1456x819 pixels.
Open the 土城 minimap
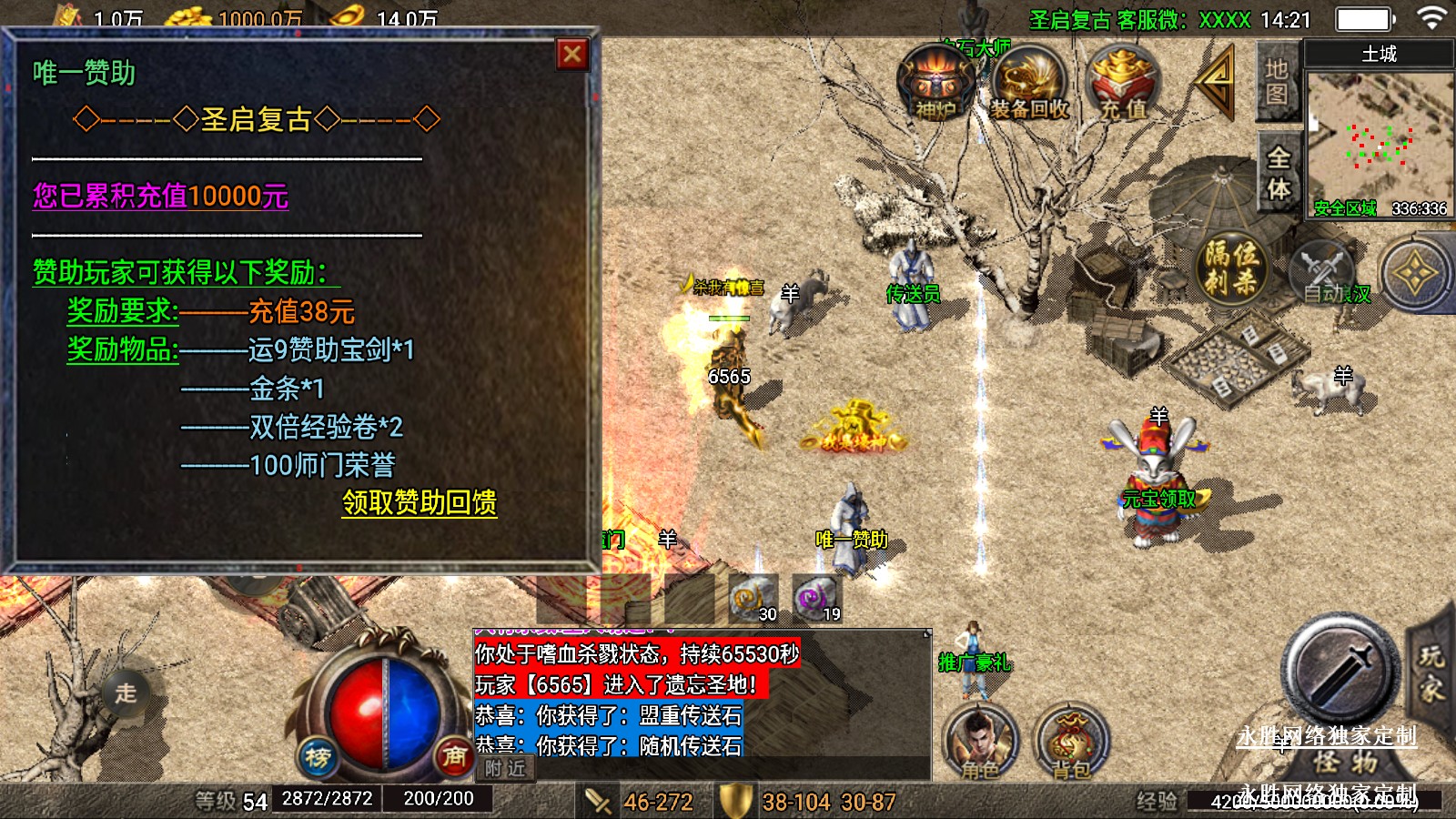(x=1379, y=136)
